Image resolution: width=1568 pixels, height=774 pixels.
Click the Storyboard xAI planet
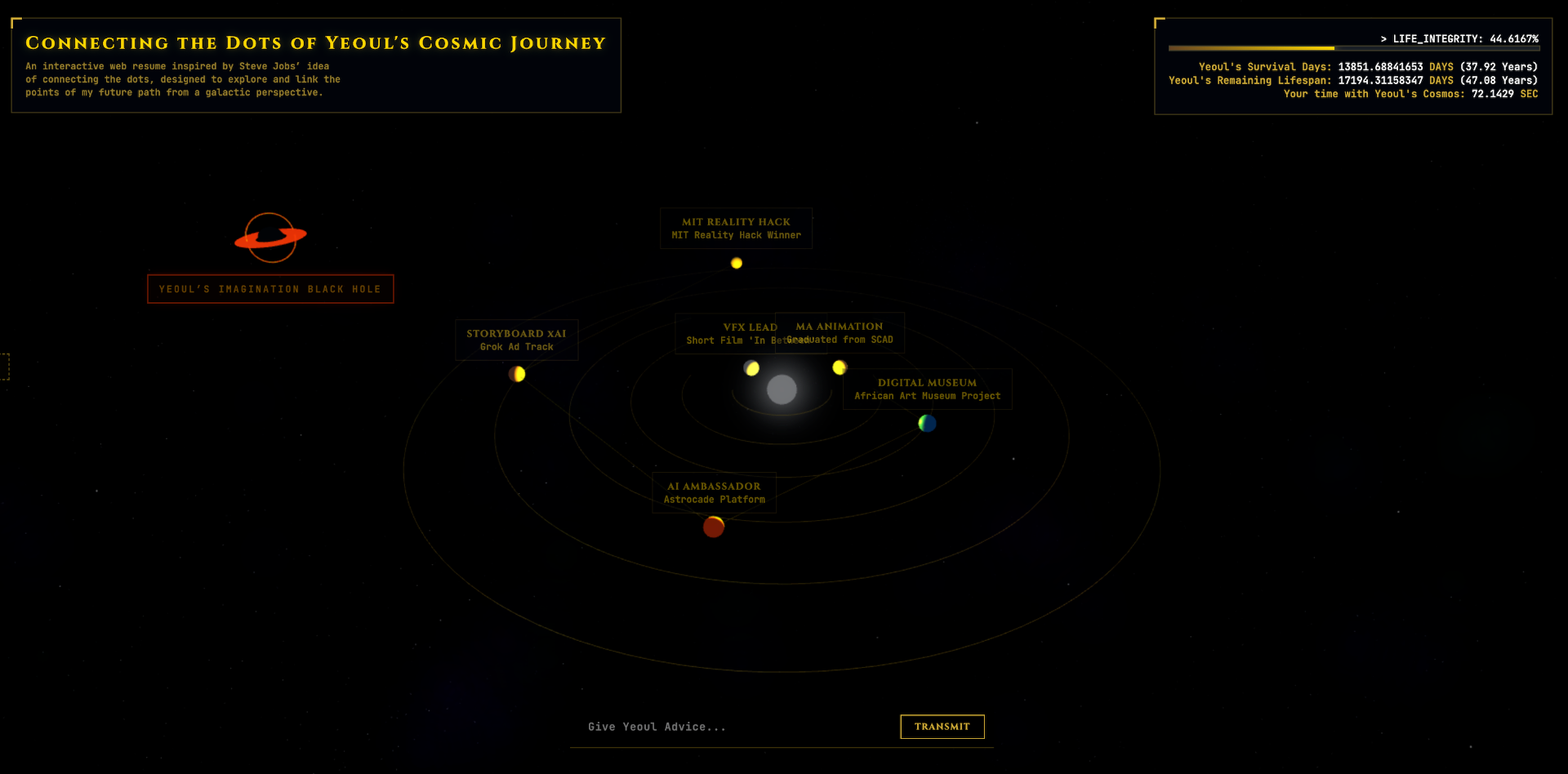(517, 374)
